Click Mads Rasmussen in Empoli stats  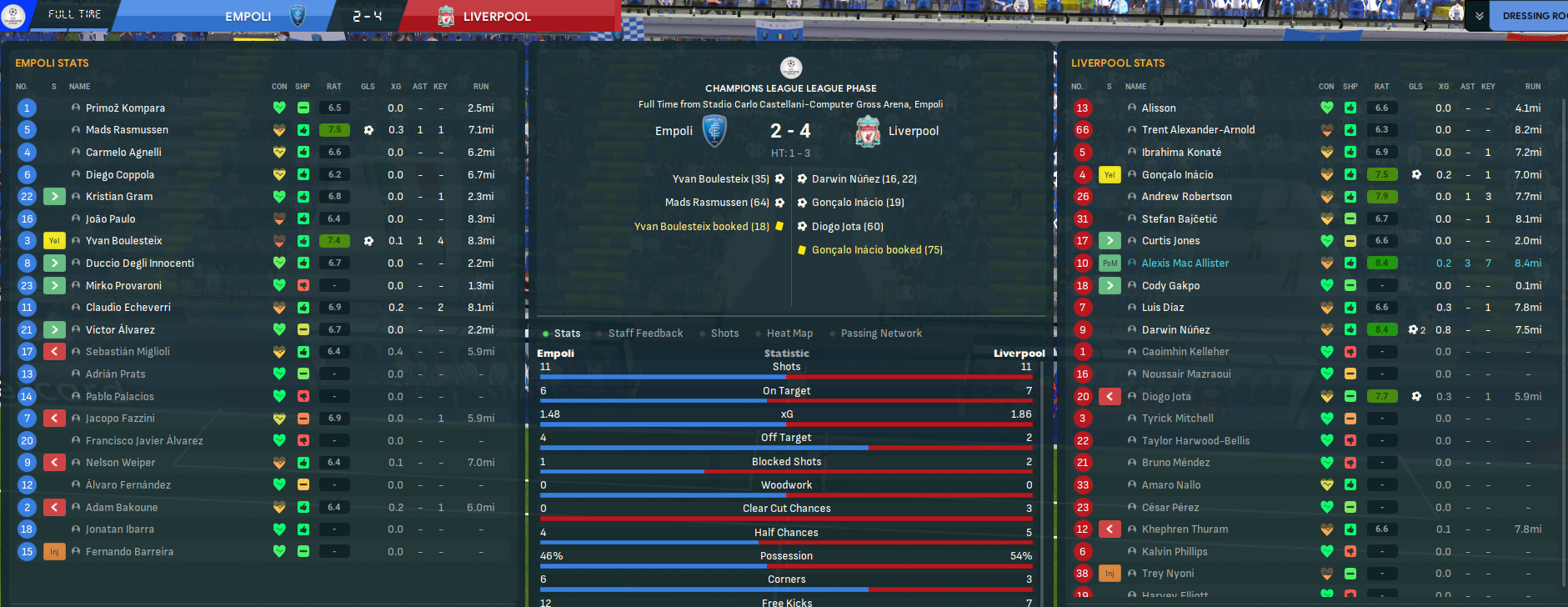click(127, 130)
